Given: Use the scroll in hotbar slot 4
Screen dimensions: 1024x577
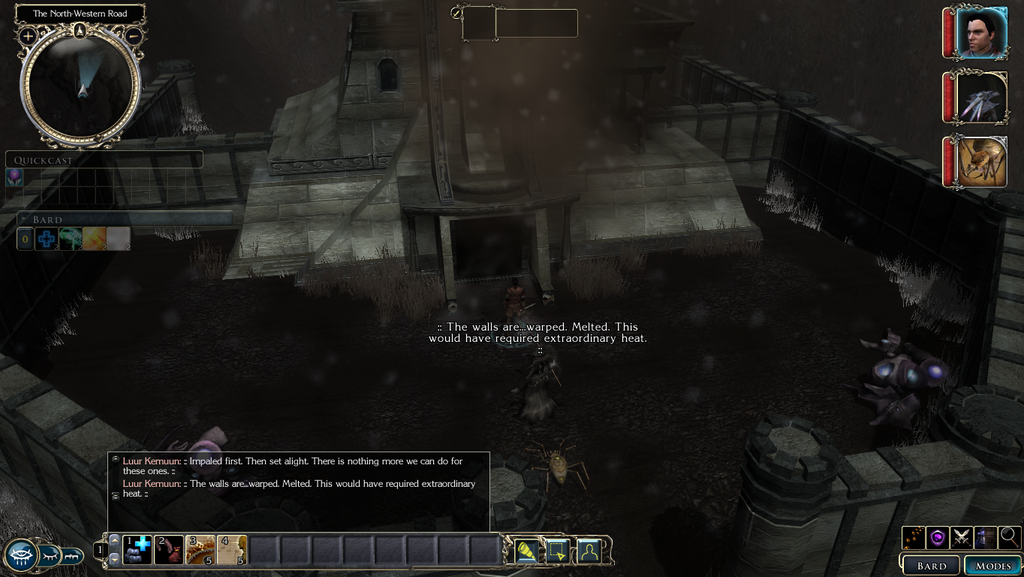Looking at the screenshot, I should point(232,549).
